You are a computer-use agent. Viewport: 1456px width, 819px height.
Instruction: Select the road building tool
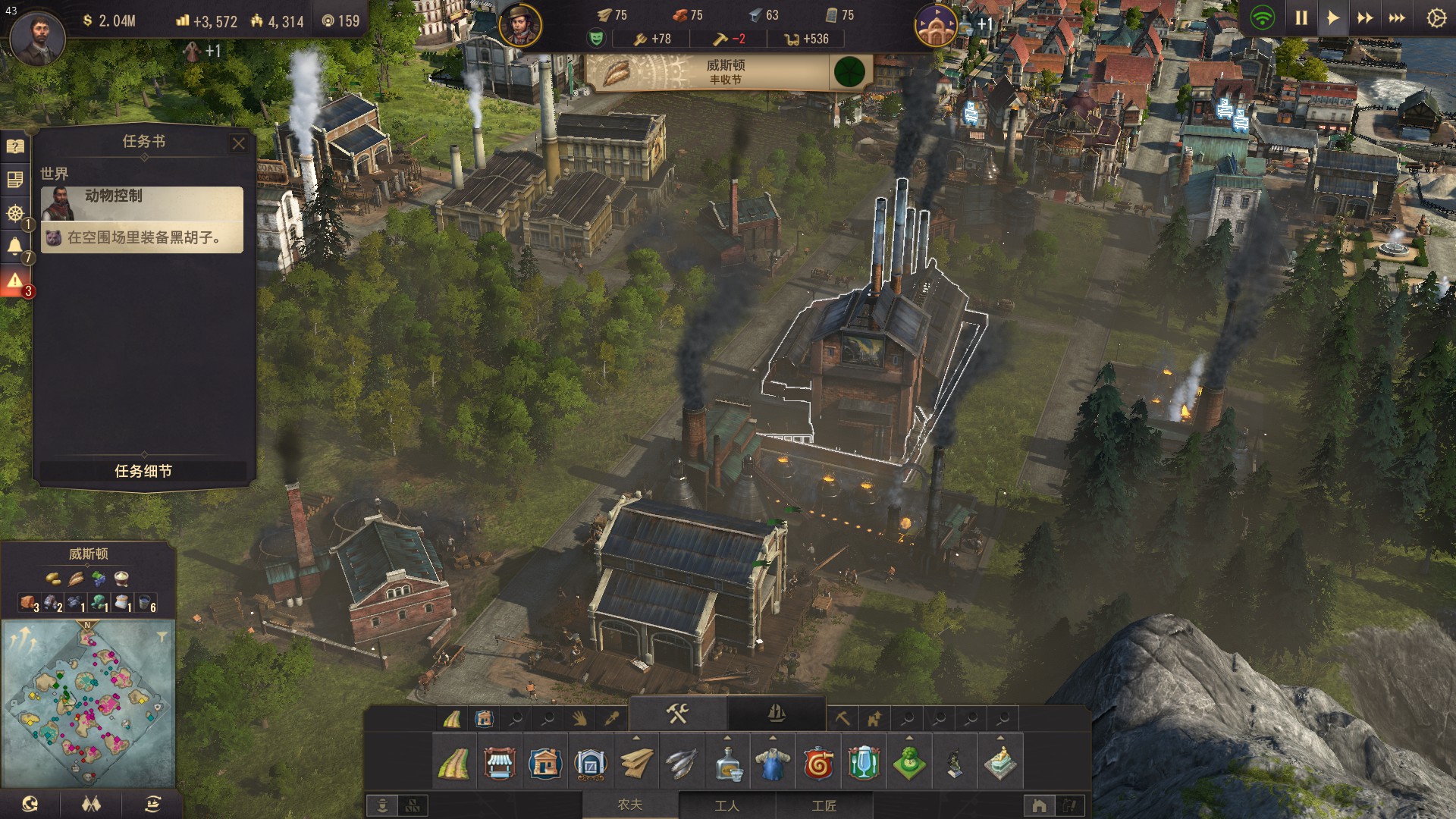(454, 764)
